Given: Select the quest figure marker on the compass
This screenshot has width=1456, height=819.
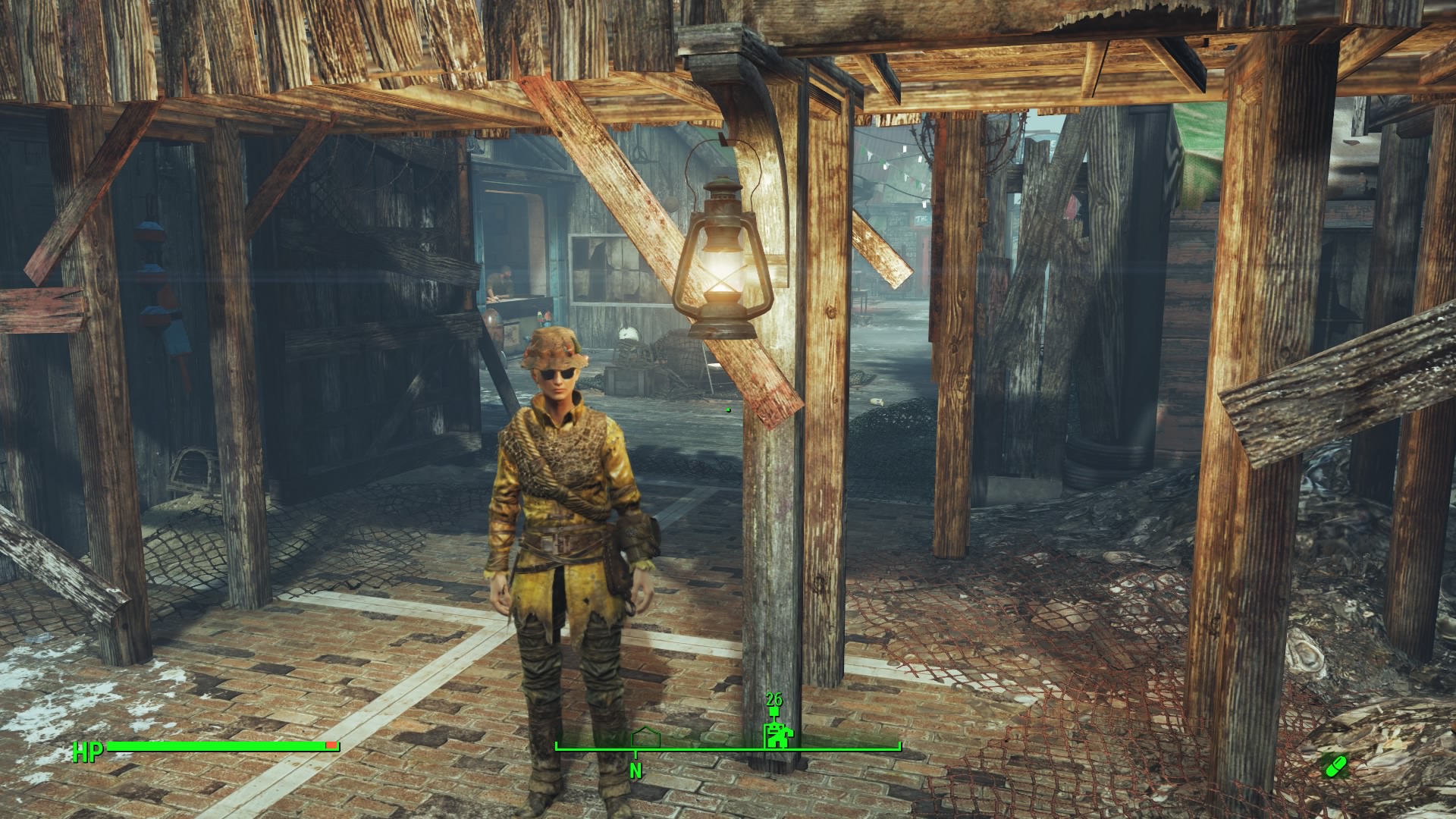Looking at the screenshot, I should tap(776, 734).
